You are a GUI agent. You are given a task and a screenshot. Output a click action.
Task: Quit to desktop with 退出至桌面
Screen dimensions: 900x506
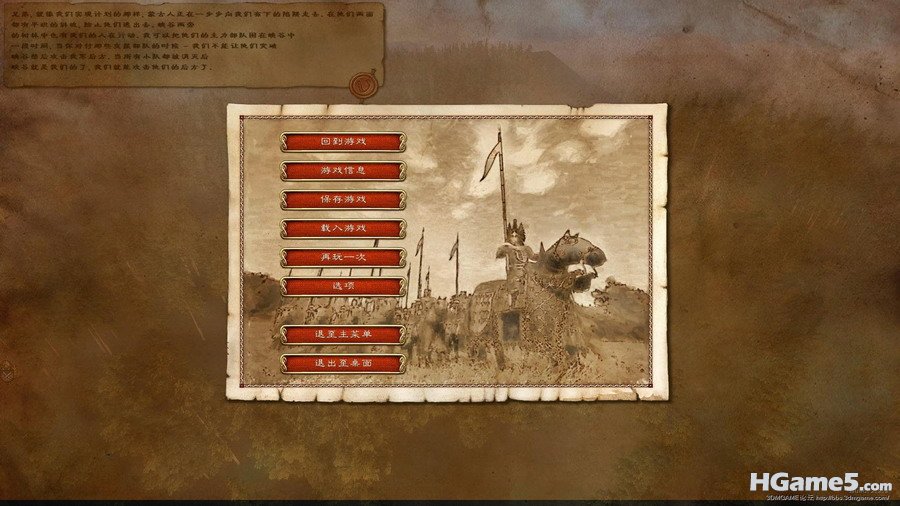pos(343,364)
